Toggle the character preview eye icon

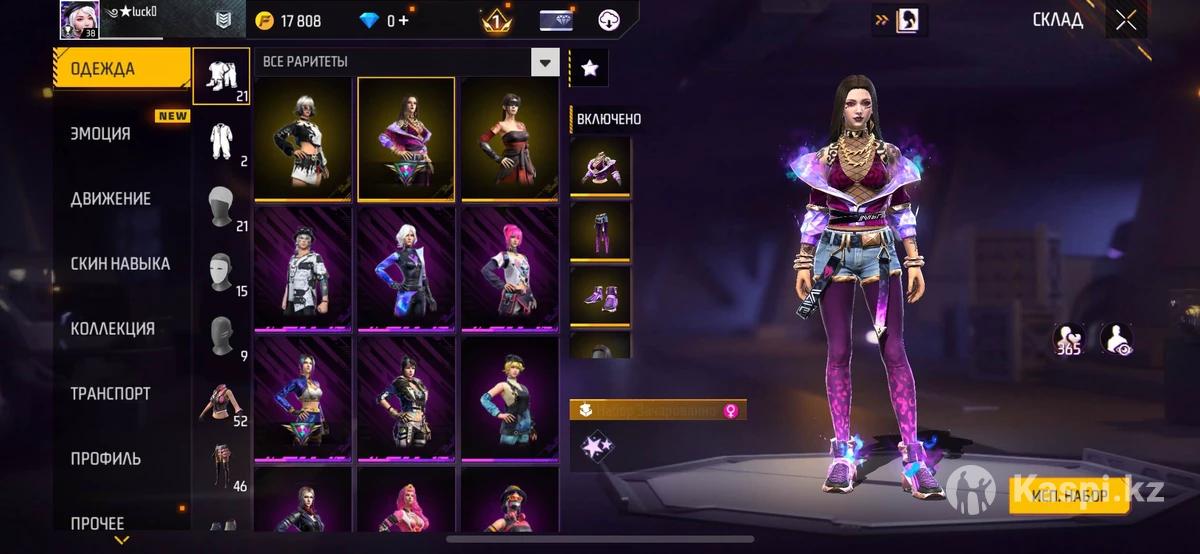(1115, 340)
